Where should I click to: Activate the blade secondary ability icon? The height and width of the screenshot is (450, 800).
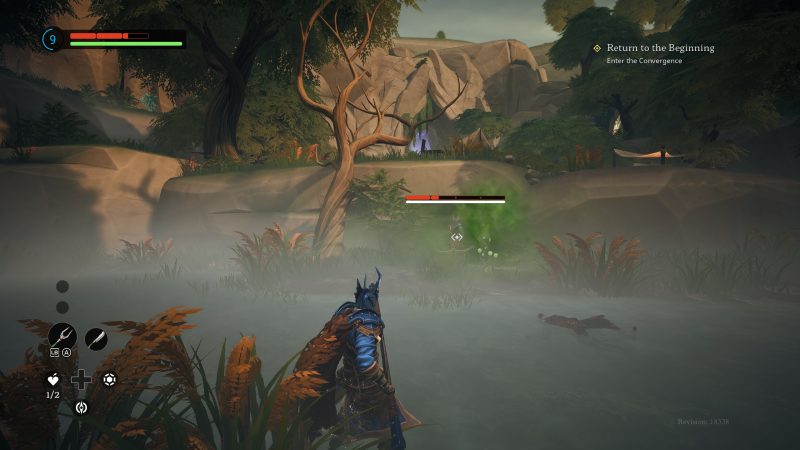click(95, 339)
